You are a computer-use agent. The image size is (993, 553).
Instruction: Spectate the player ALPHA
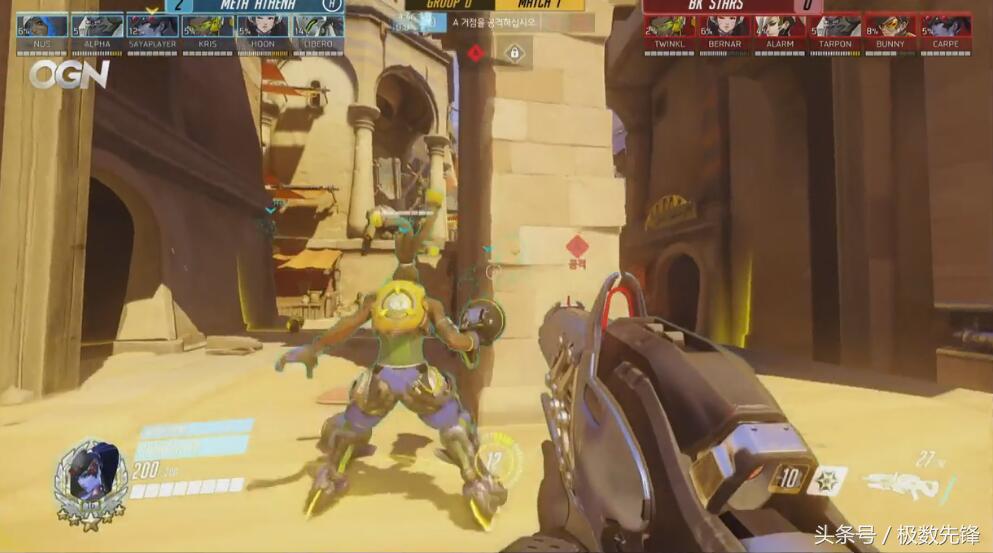pyautogui.click(x=97, y=29)
